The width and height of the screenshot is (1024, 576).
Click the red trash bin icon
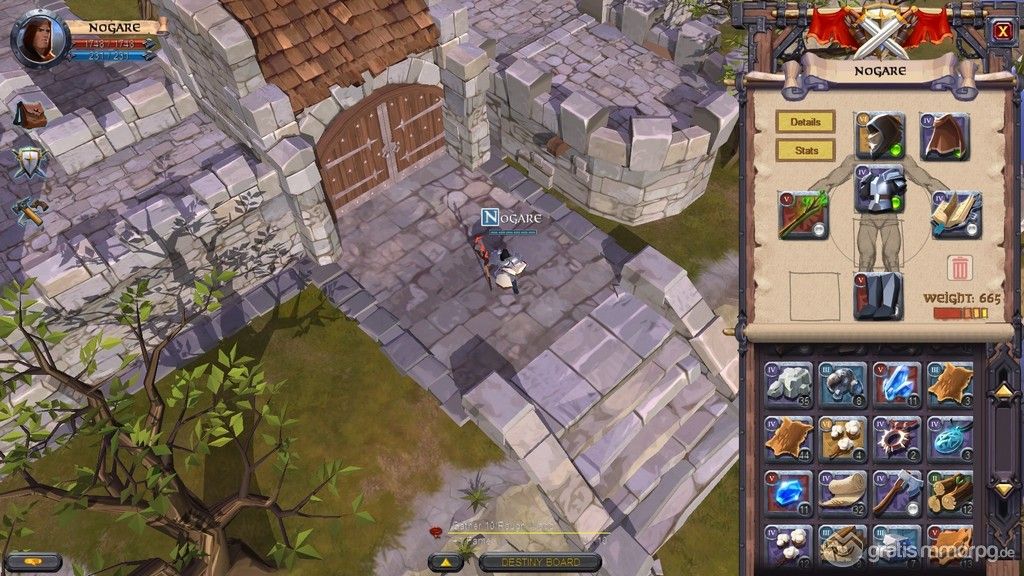click(958, 268)
